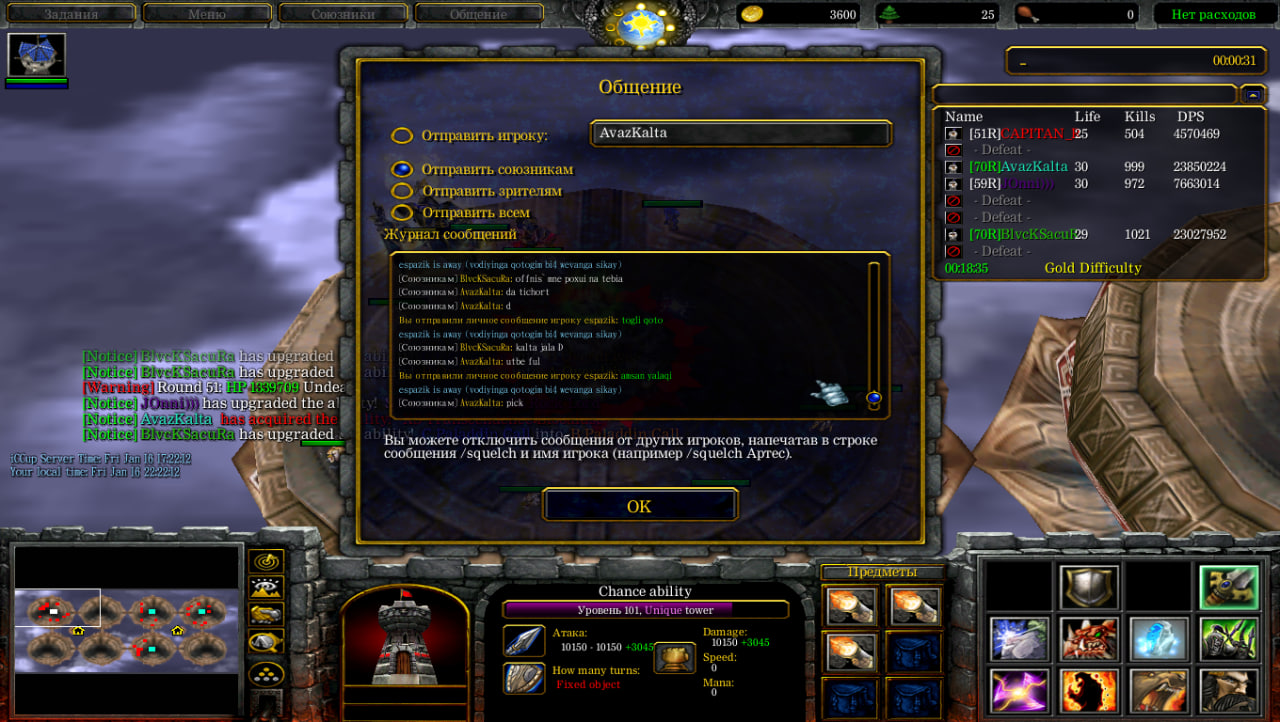Select the green-highlighted hammer ability icon
The height and width of the screenshot is (722, 1280).
(x=1229, y=586)
